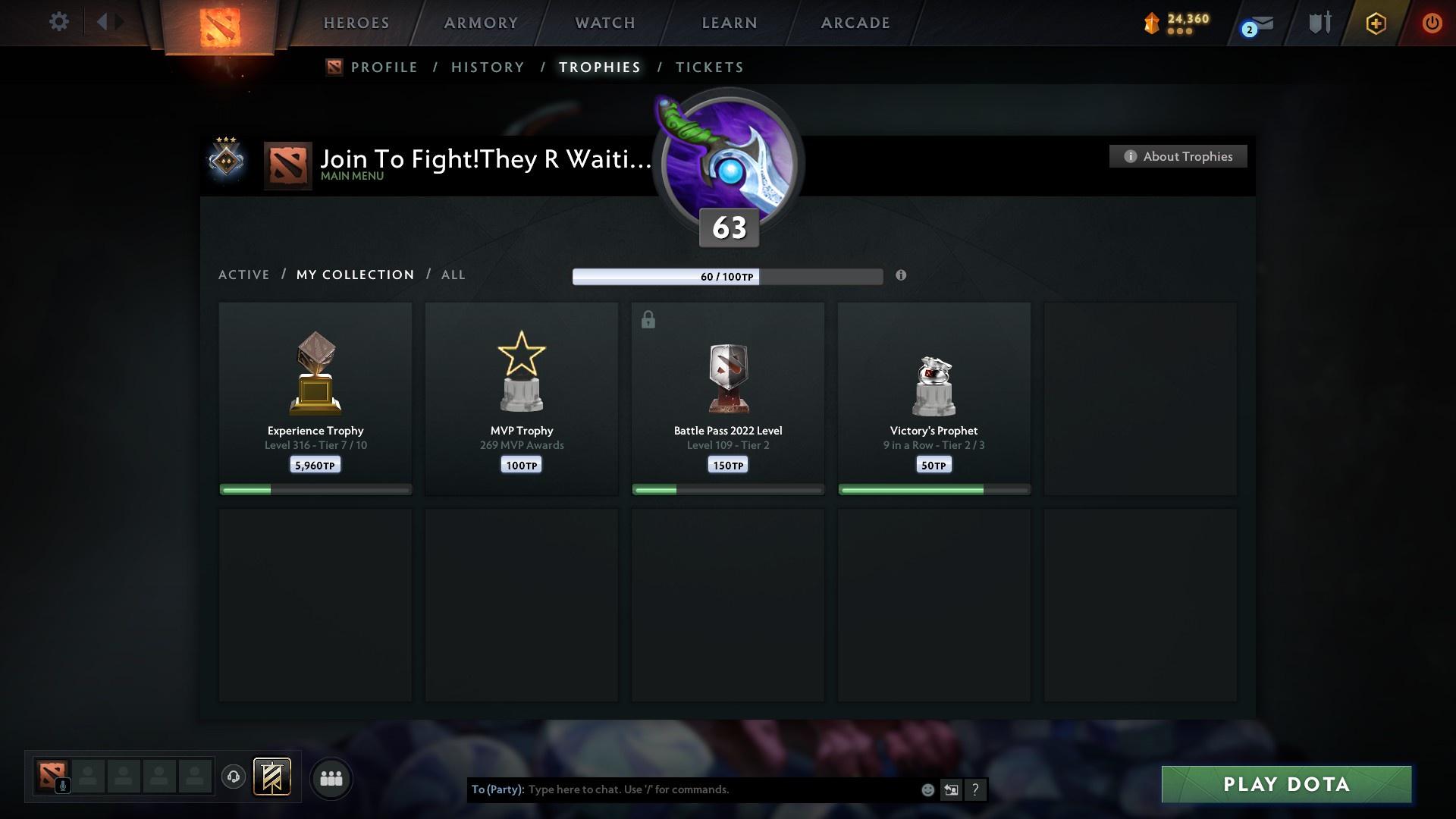Start matchmaking with Play Dota
This screenshot has width=1456, height=819.
click(x=1286, y=784)
